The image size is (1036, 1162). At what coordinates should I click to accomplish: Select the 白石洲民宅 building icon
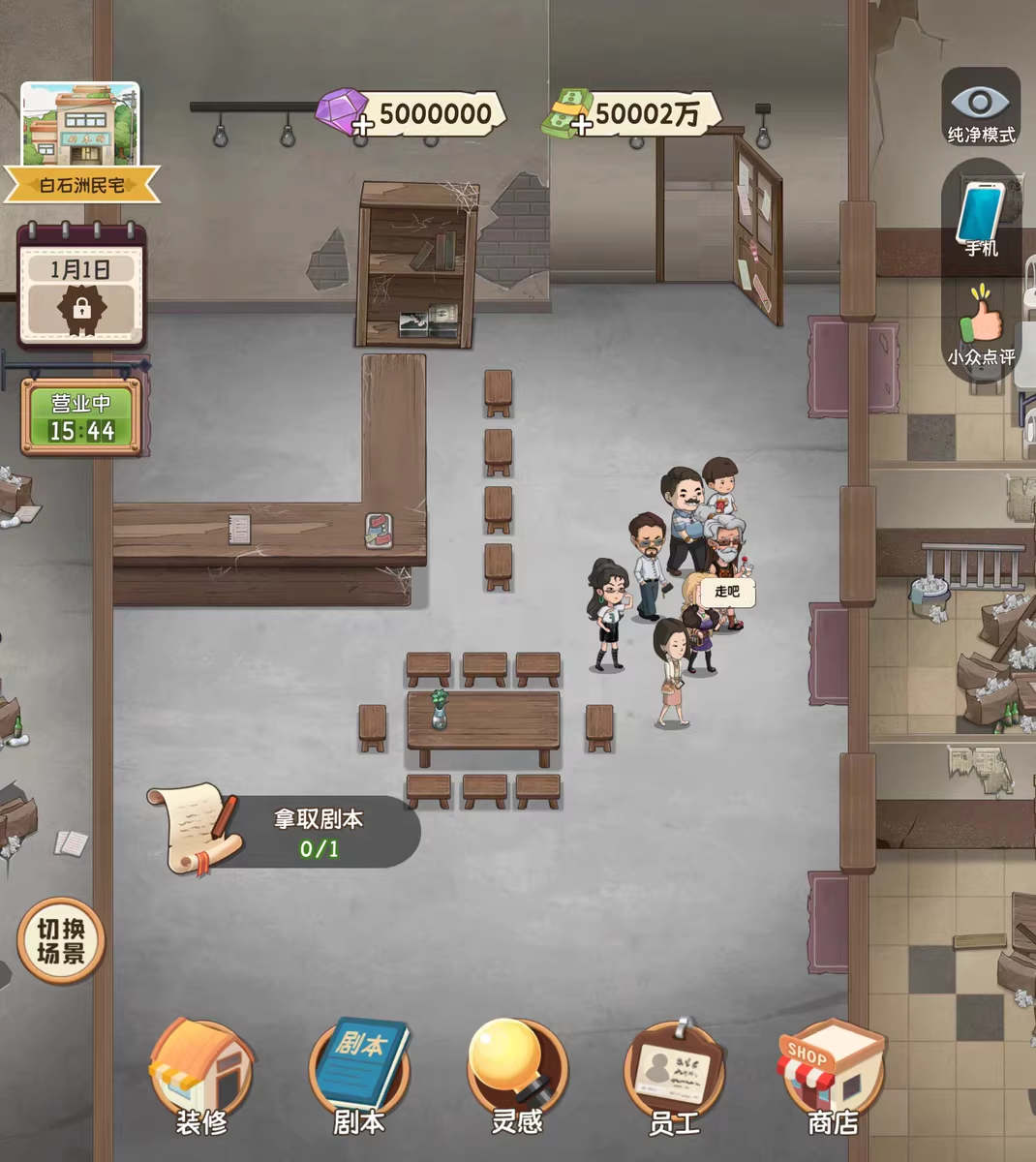click(80, 140)
